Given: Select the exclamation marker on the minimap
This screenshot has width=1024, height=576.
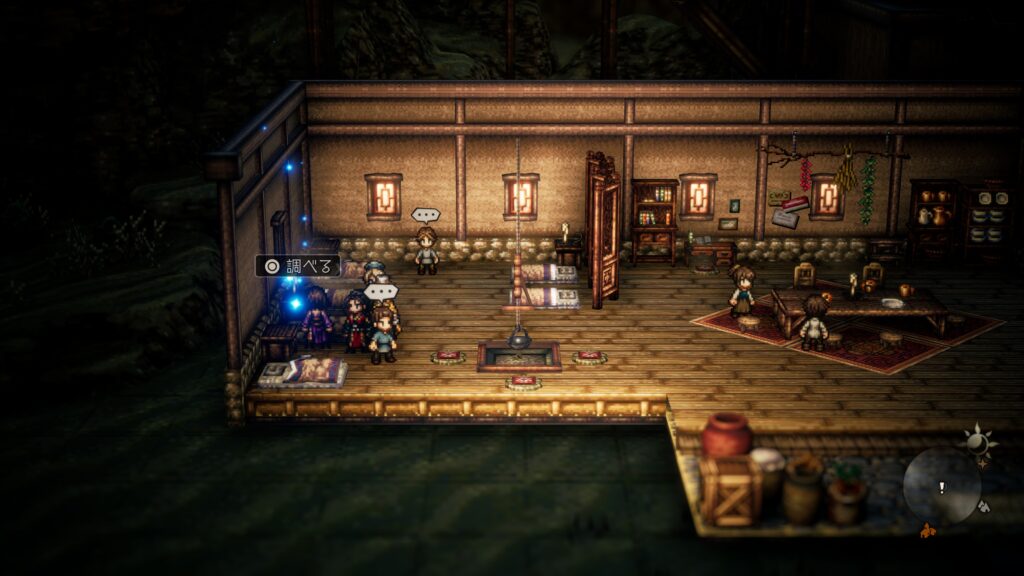Looking at the screenshot, I should point(940,488).
